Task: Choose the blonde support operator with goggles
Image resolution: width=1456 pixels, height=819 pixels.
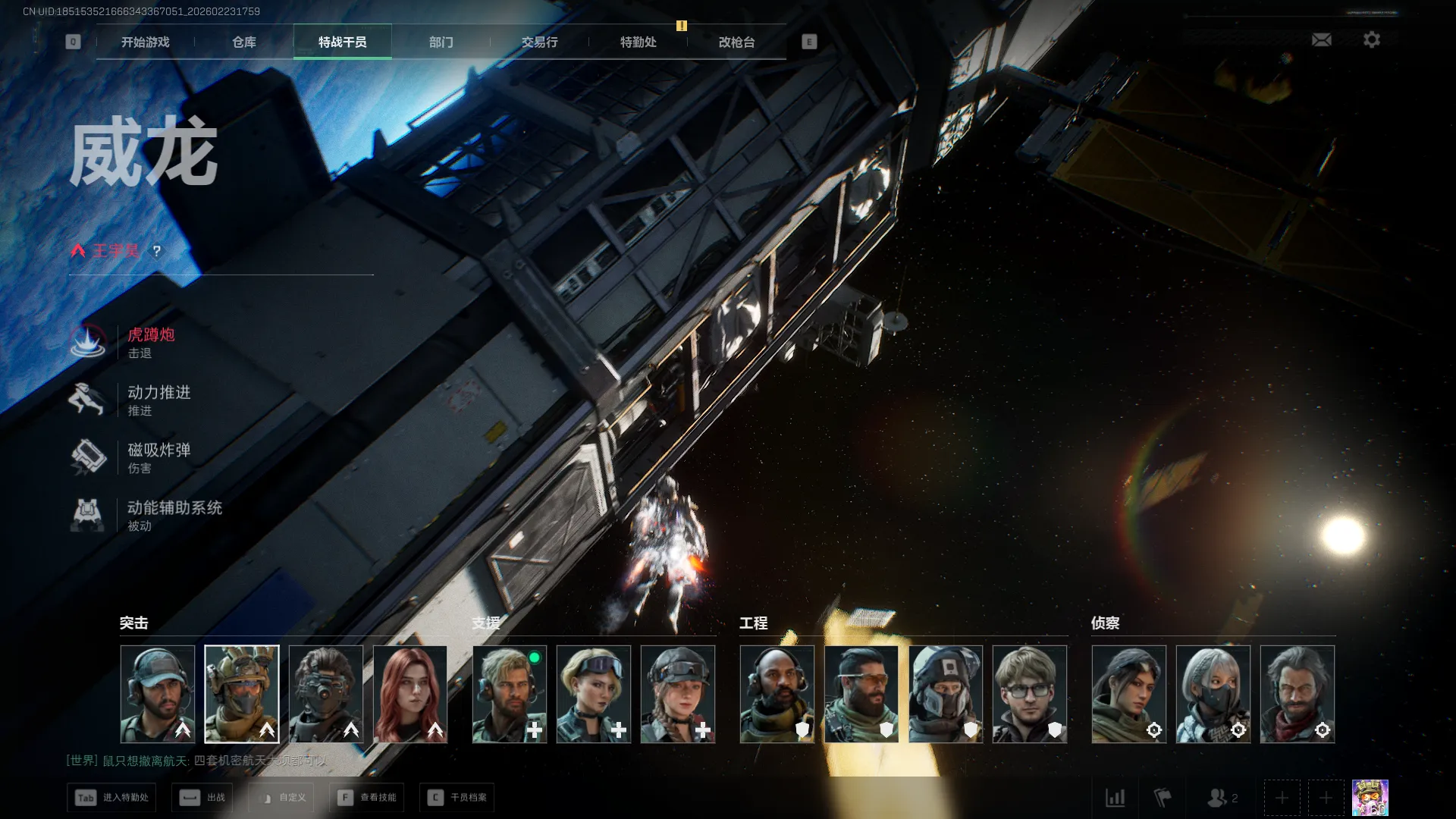Action: 593,693
